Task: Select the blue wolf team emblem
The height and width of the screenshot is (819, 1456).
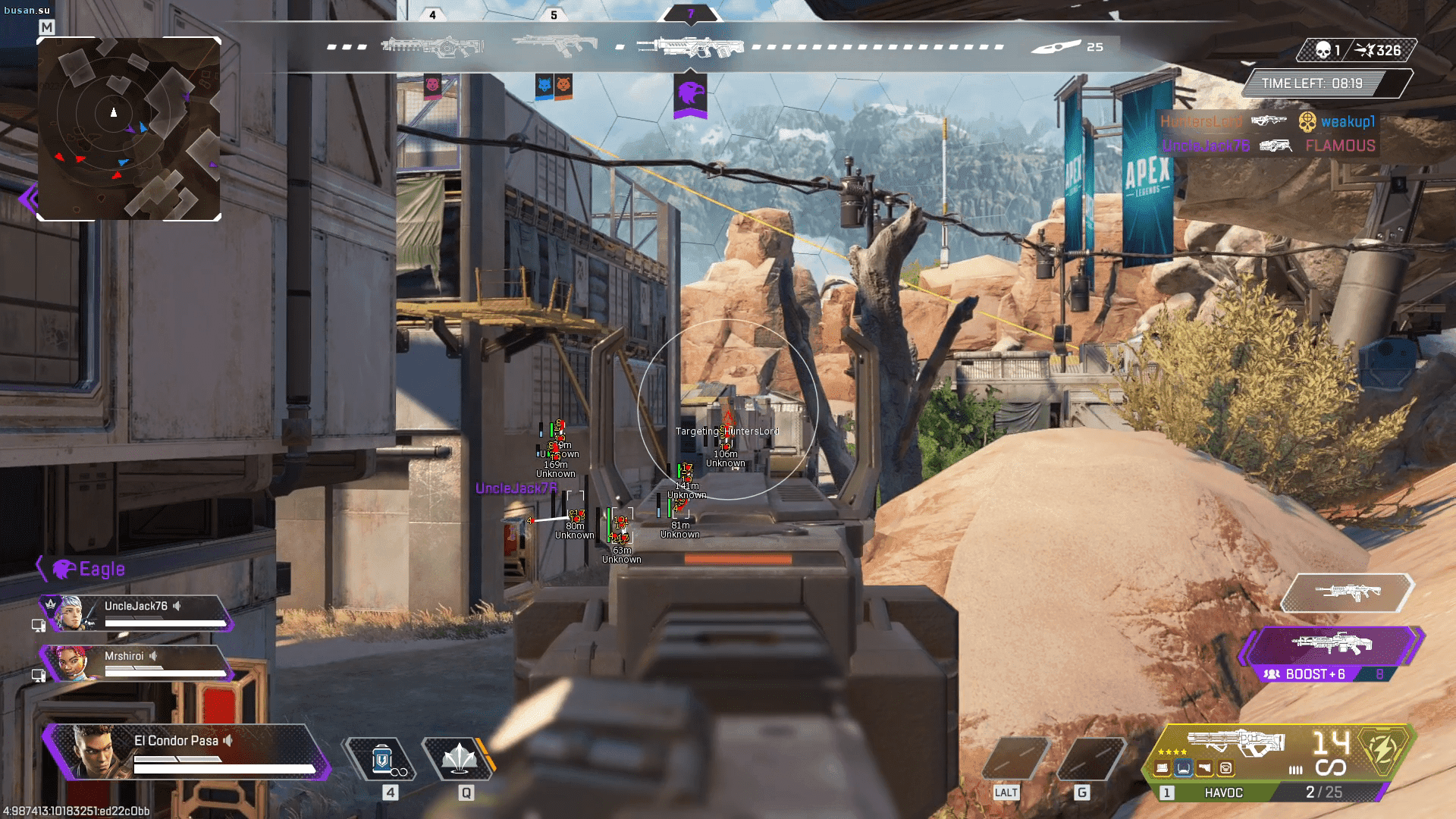Action: coord(544,85)
